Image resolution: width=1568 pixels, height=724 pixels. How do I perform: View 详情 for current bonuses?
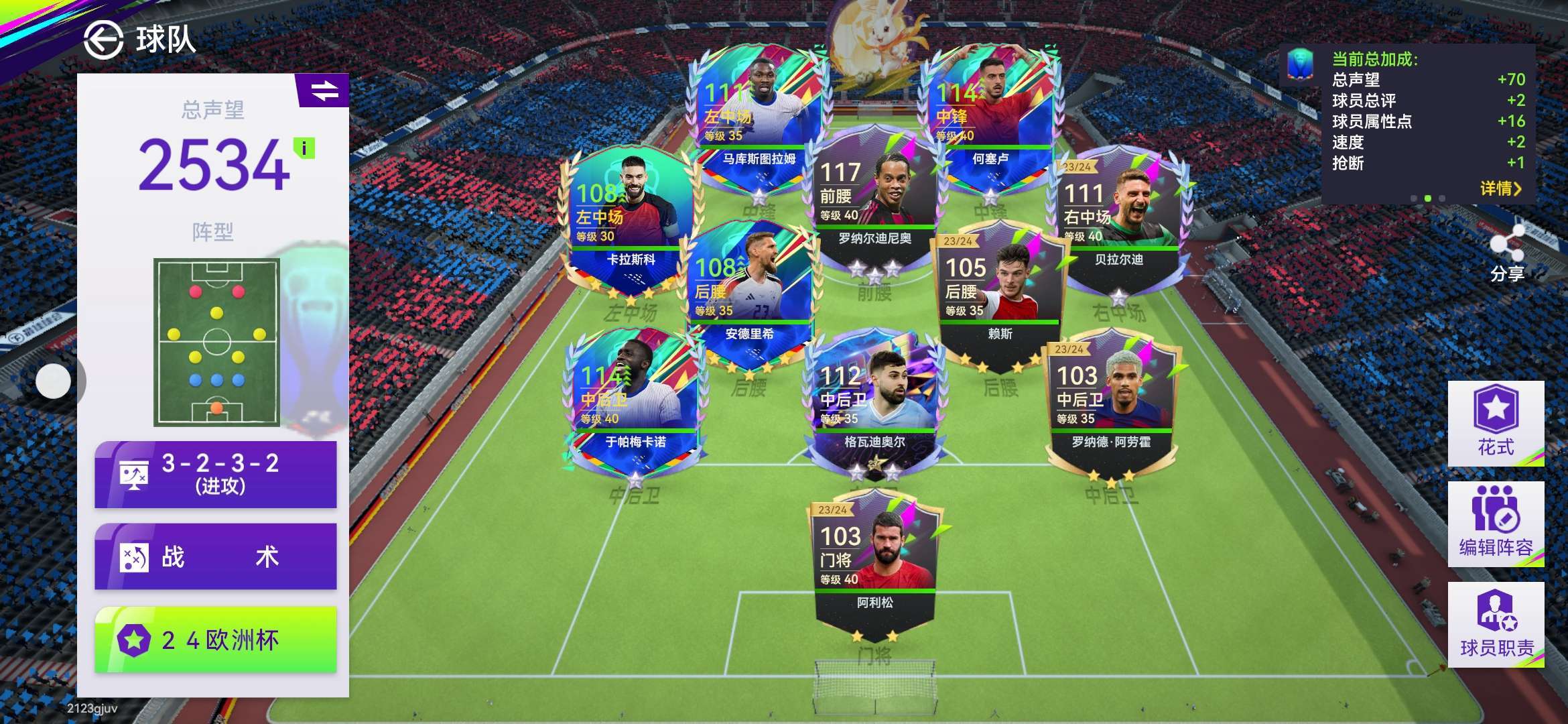(1500, 188)
